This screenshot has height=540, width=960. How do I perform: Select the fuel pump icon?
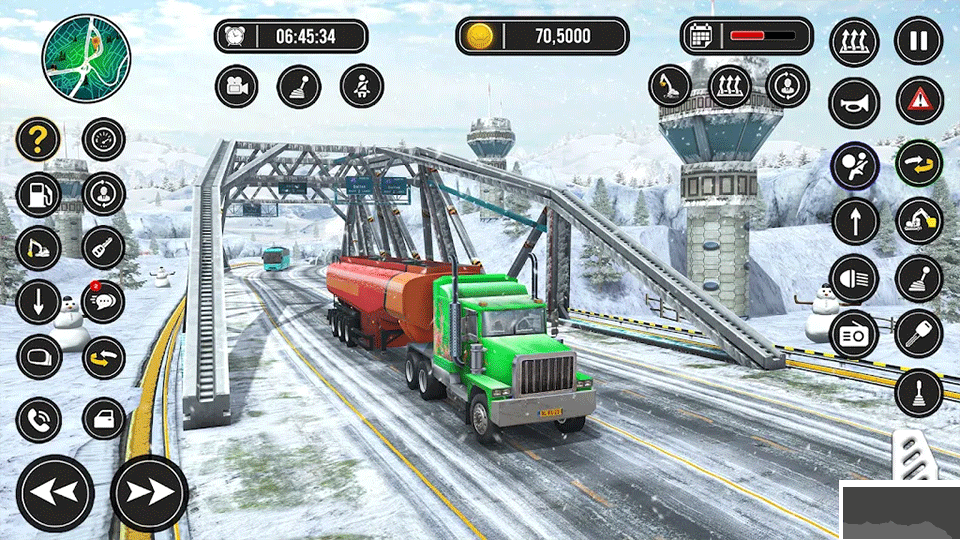[38, 194]
